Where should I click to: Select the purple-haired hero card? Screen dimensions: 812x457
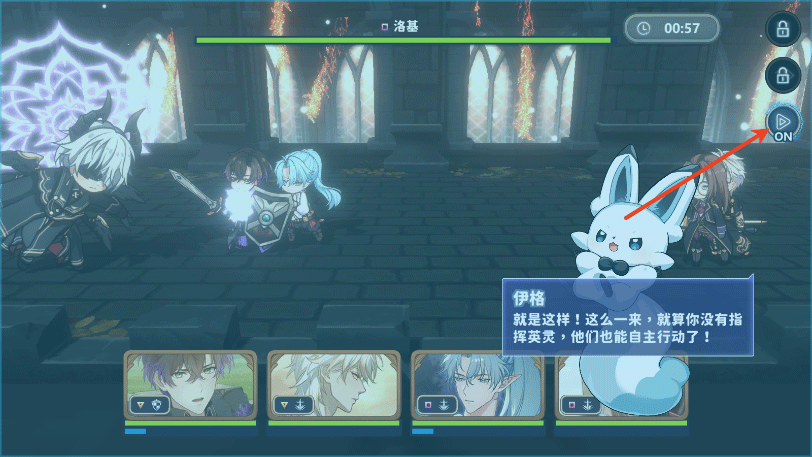[191, 385]
